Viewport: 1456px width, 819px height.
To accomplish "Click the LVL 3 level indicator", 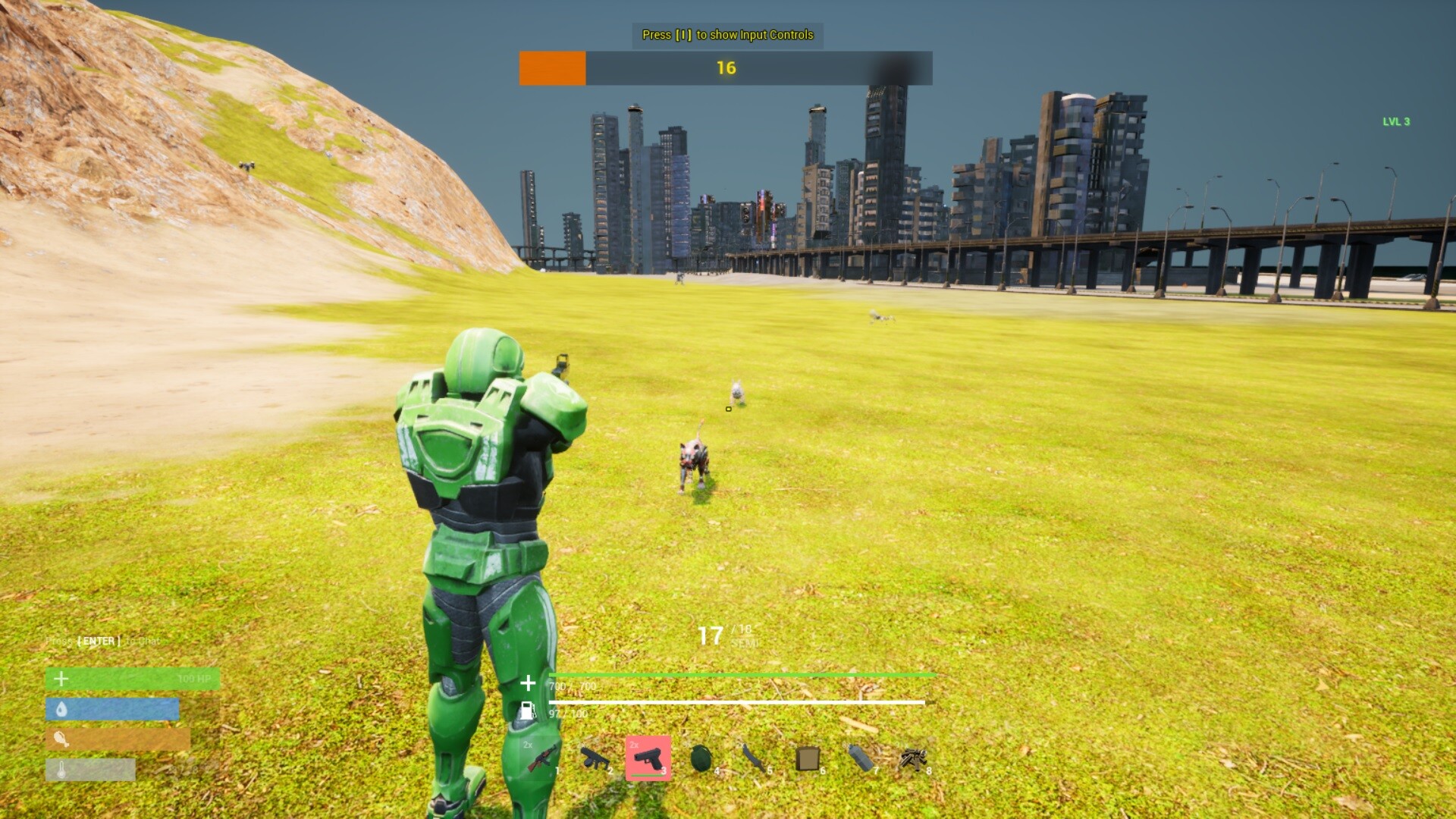I will [x=1397, y=120].
